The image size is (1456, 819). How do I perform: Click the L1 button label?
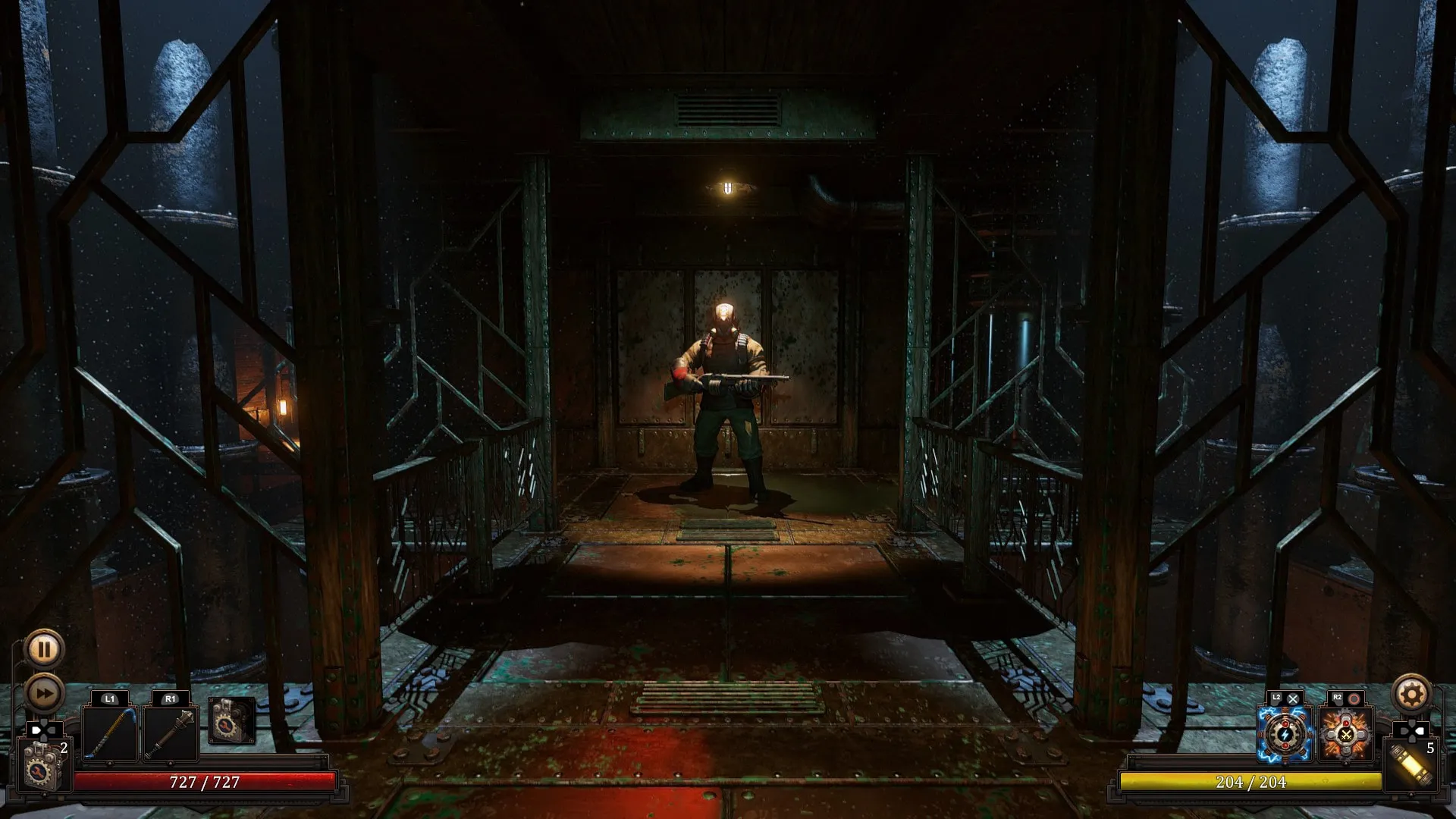click(109, 698)
